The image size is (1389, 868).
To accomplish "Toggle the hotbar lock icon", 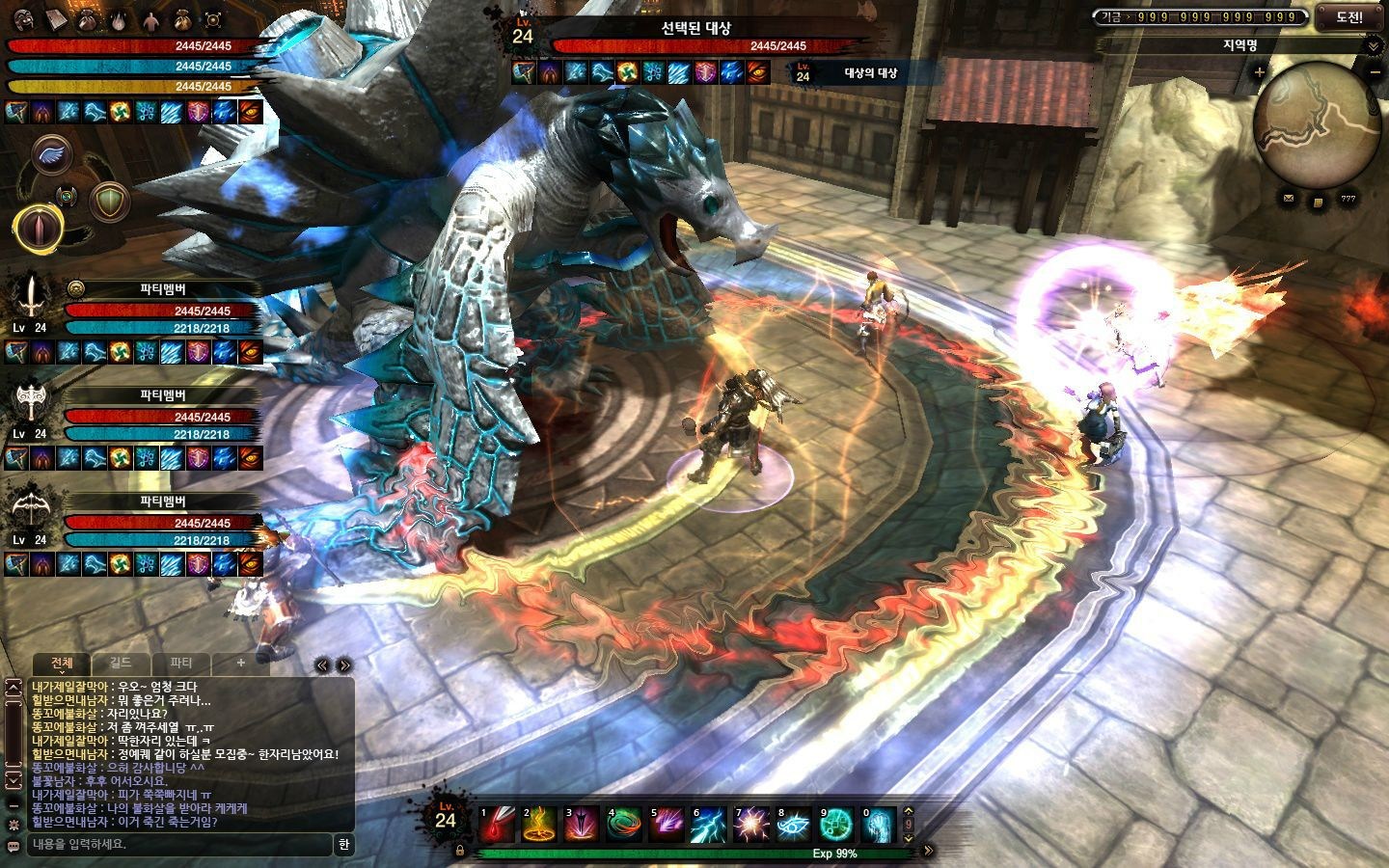I will pos(460,851).
